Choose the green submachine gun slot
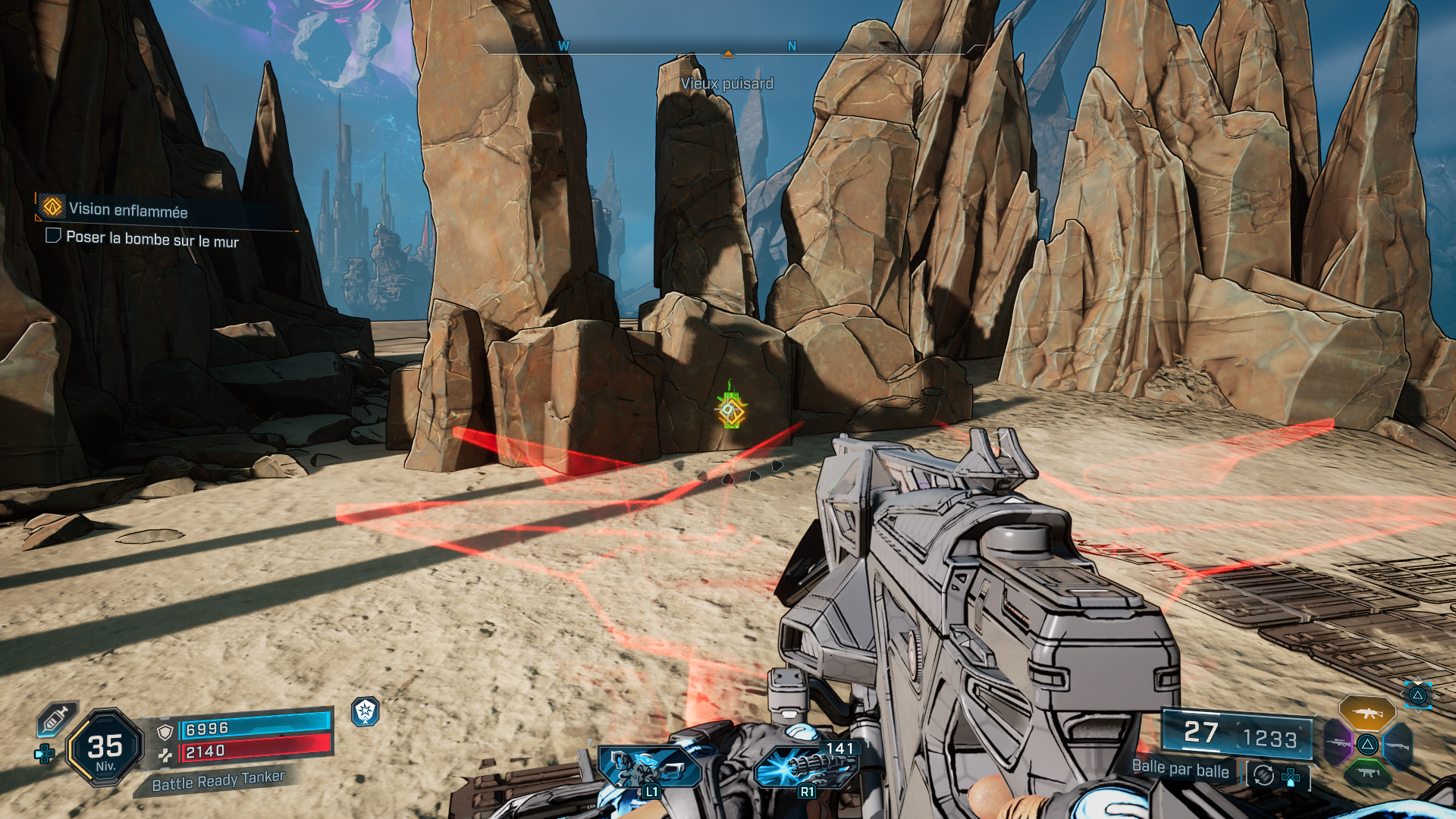This screenshot has height=819, width=1456. pos(1367,773)
